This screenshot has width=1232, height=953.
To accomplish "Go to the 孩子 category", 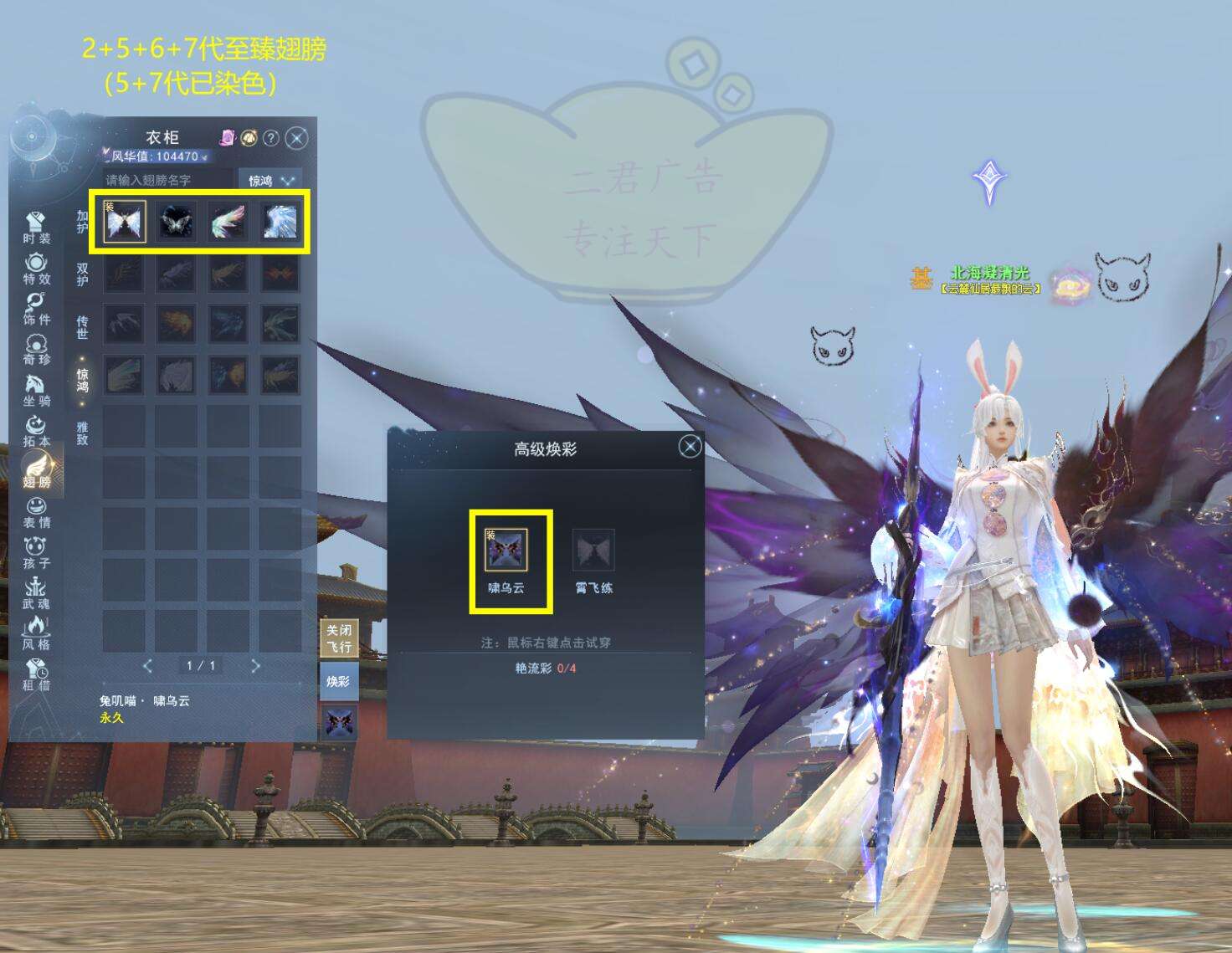I will [x=36, y=553].
